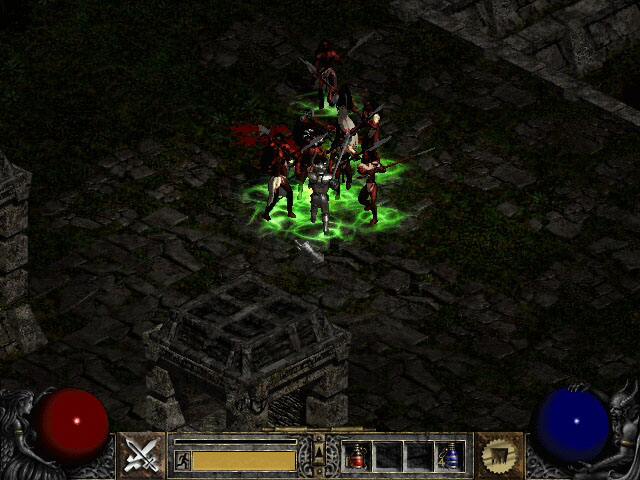Use the red healing potion in belt
Image resolution: width=640 pixels, height=480 pixels.
(x=357, y=456)
